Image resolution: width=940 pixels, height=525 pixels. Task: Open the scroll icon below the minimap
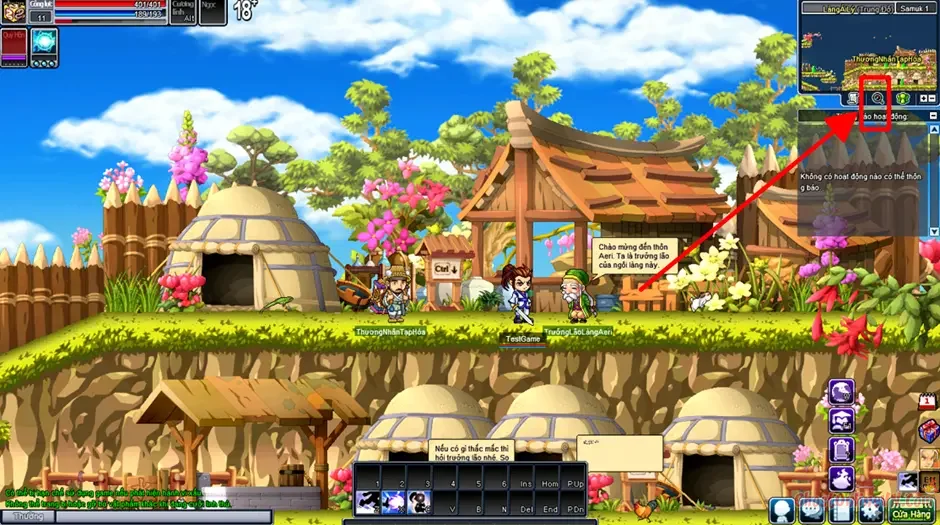pos(853,98)
